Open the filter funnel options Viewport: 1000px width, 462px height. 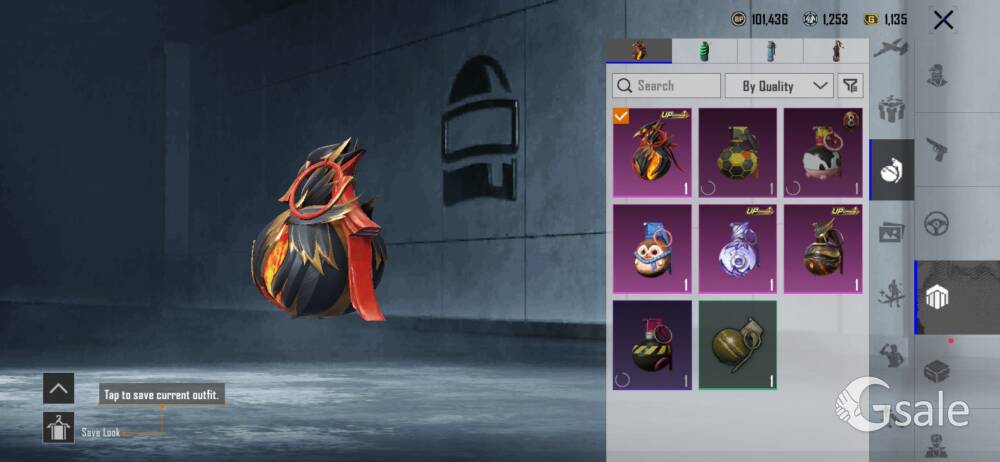pyautogui.click(x=850, y=86)
